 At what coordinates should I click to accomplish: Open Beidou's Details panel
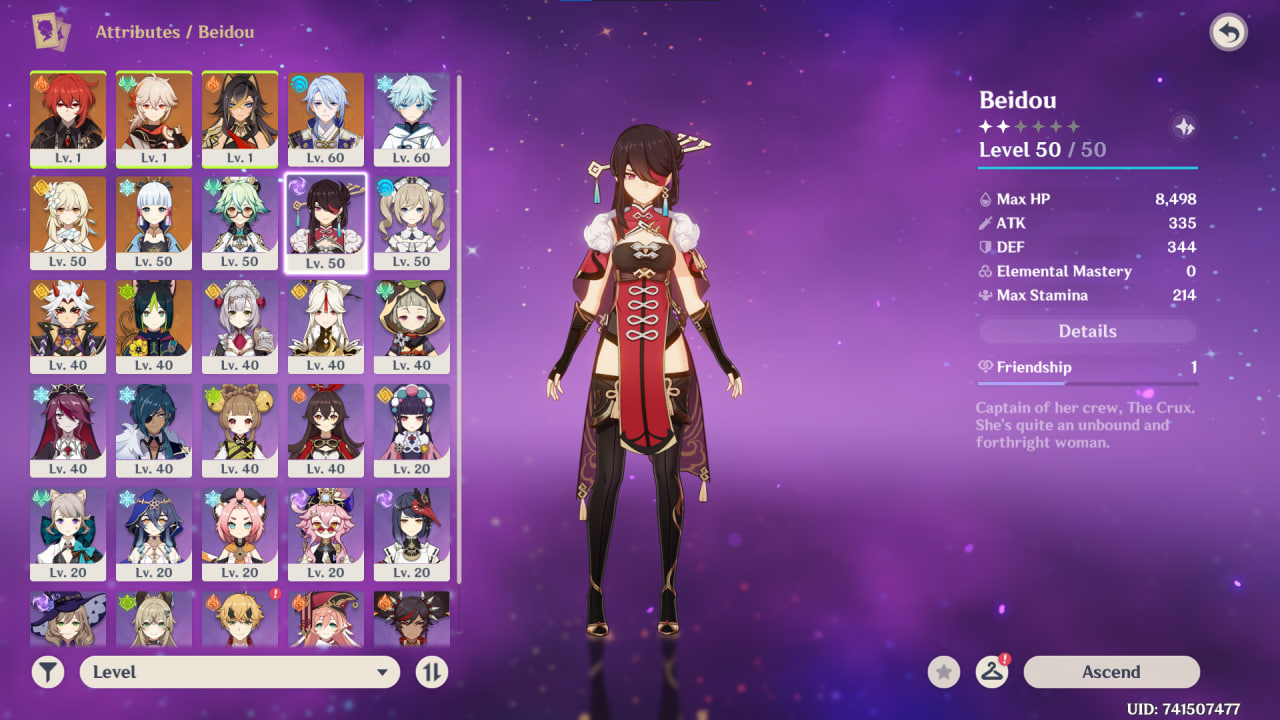point(1087,331)
